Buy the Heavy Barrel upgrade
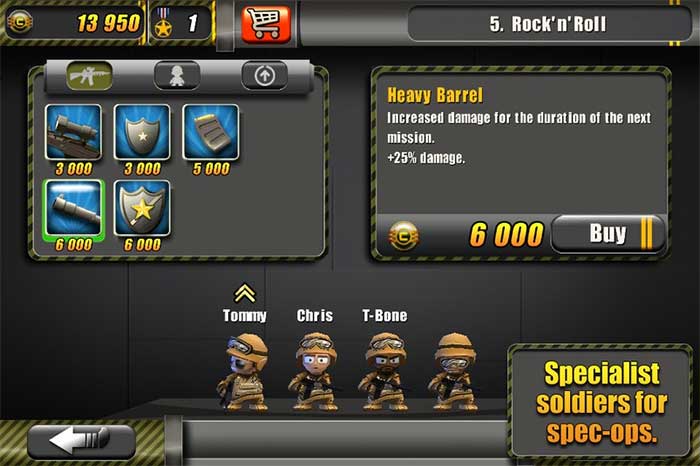Screen dimensions: 700x466 click(x=607, y=235)
